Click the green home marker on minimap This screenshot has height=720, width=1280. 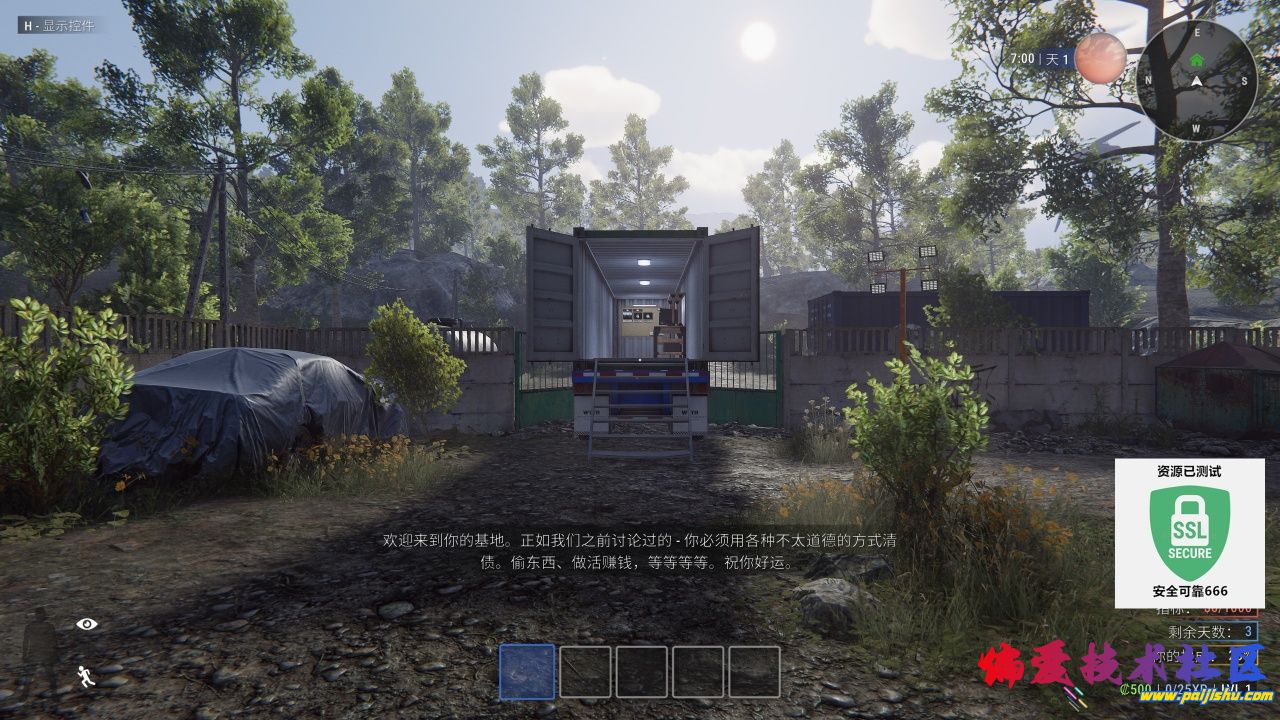[x=1197, y=60]
